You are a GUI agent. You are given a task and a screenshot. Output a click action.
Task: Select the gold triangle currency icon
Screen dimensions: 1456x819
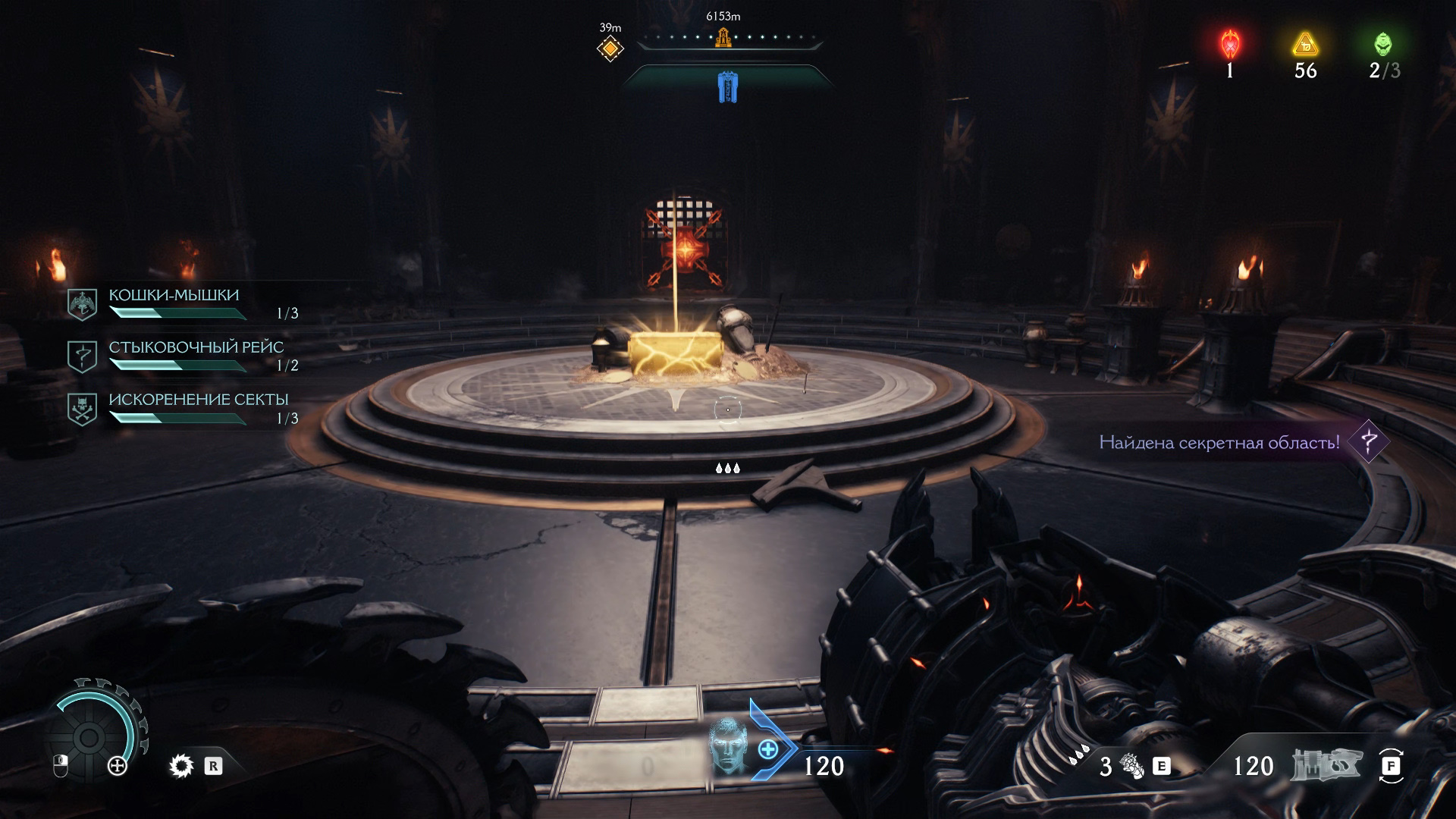pyautogui.click(x=1305, y=45)
